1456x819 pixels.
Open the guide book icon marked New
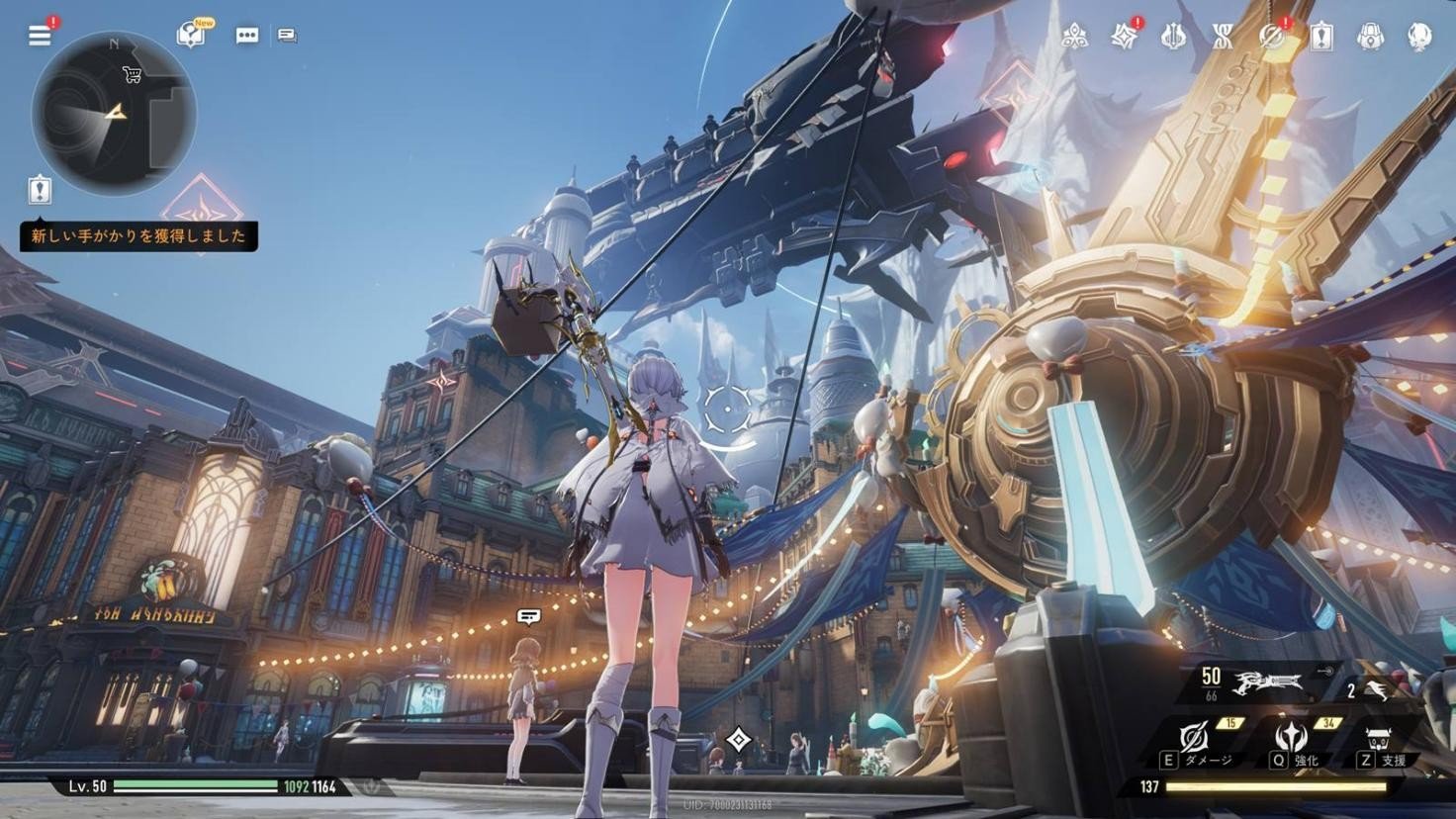(x=191, y=36)
